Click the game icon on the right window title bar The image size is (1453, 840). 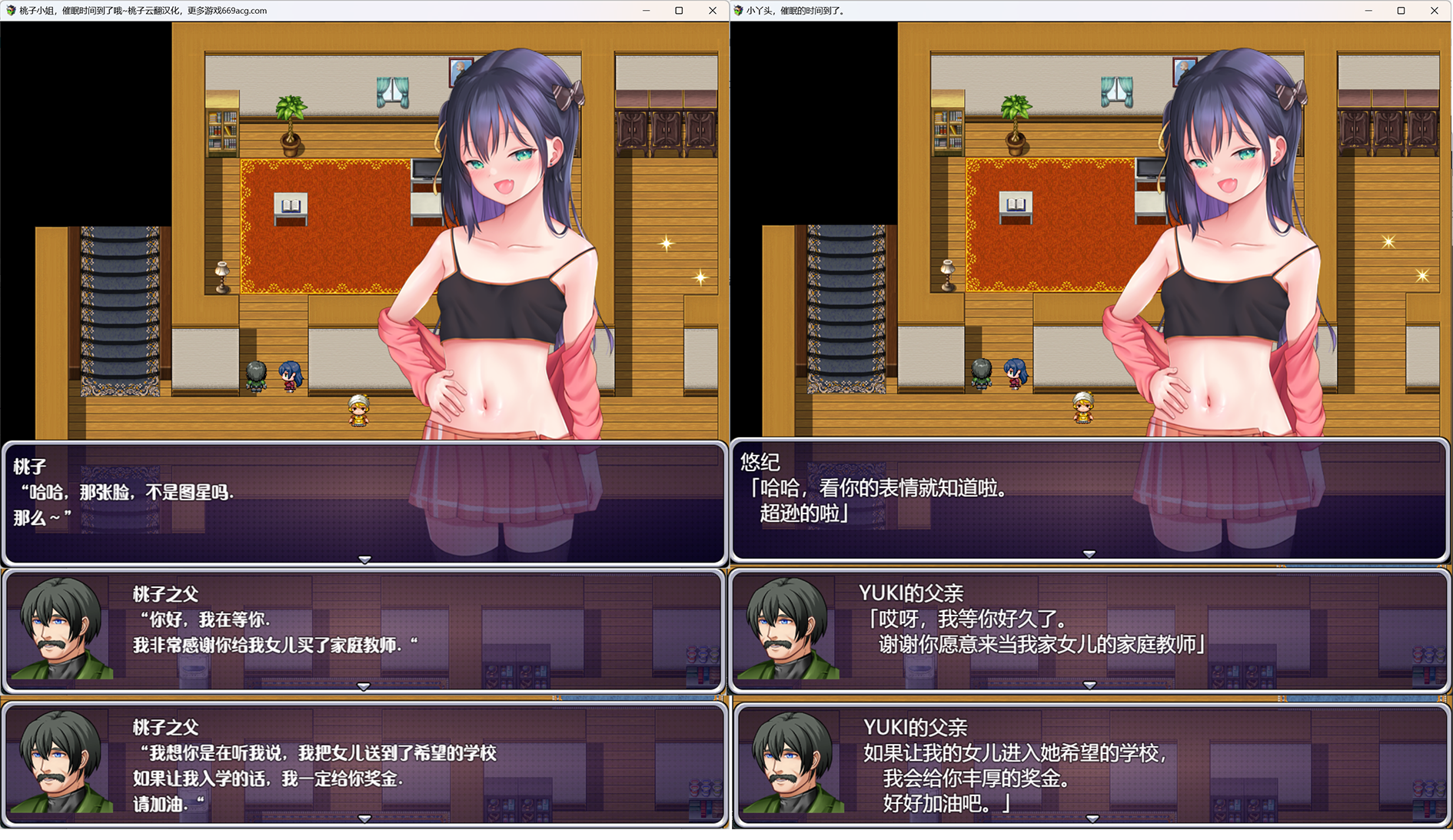click(x=740, y=11)
